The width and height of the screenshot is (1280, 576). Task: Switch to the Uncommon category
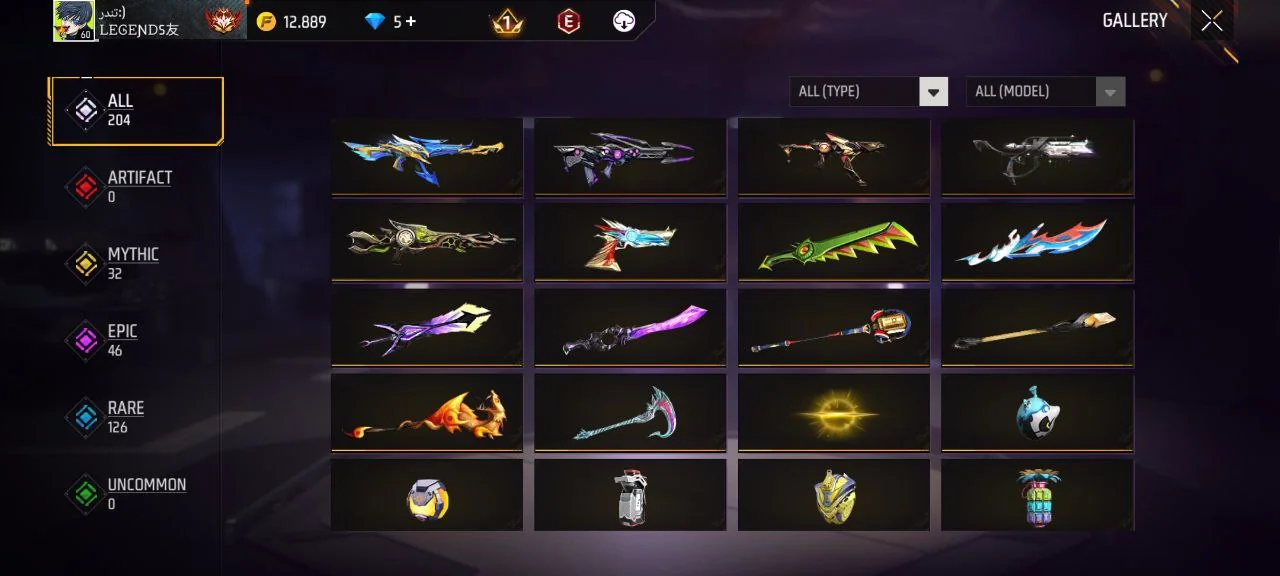[145, 494]
